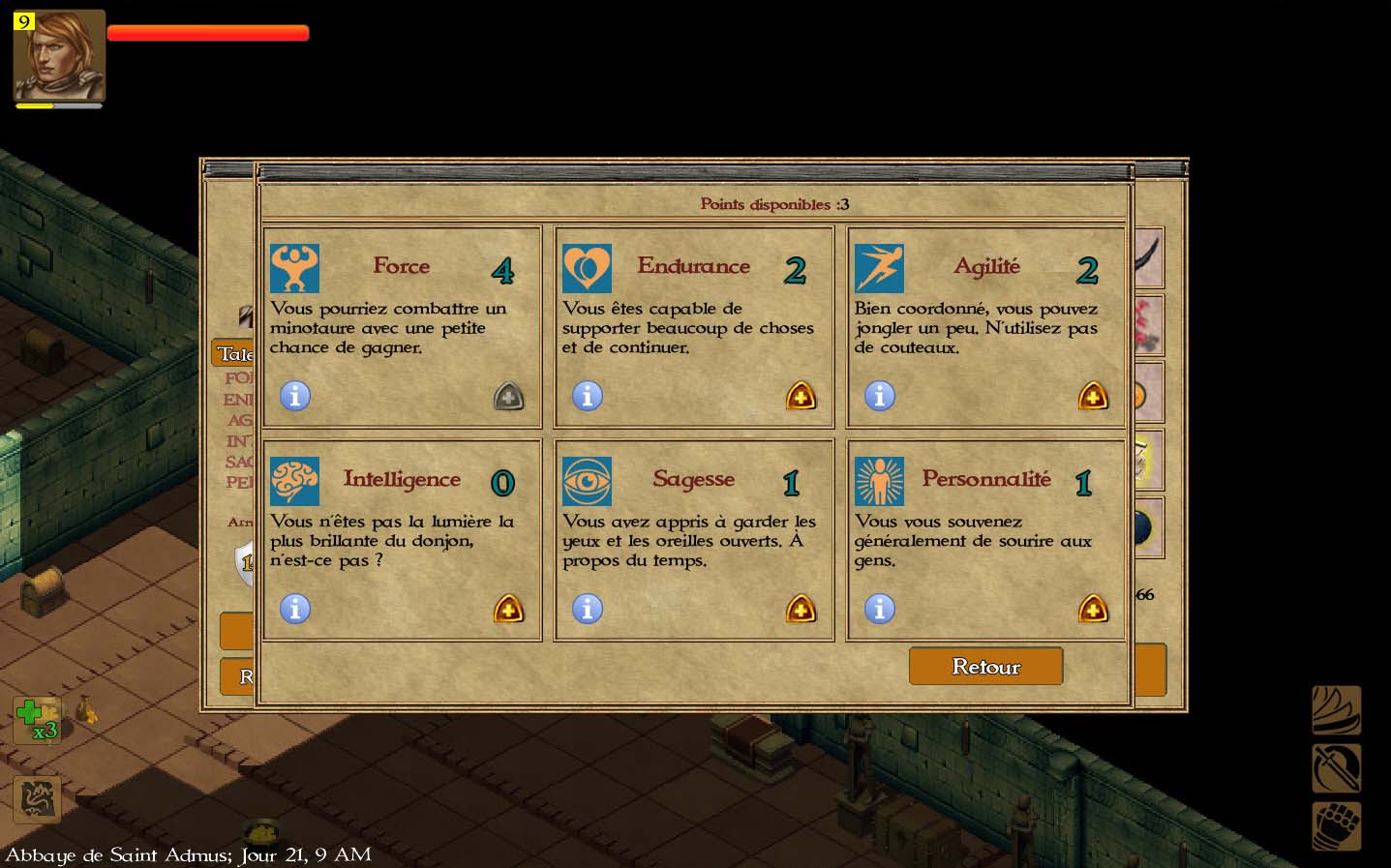Increase the Agilité attribute

point(1093,396)
